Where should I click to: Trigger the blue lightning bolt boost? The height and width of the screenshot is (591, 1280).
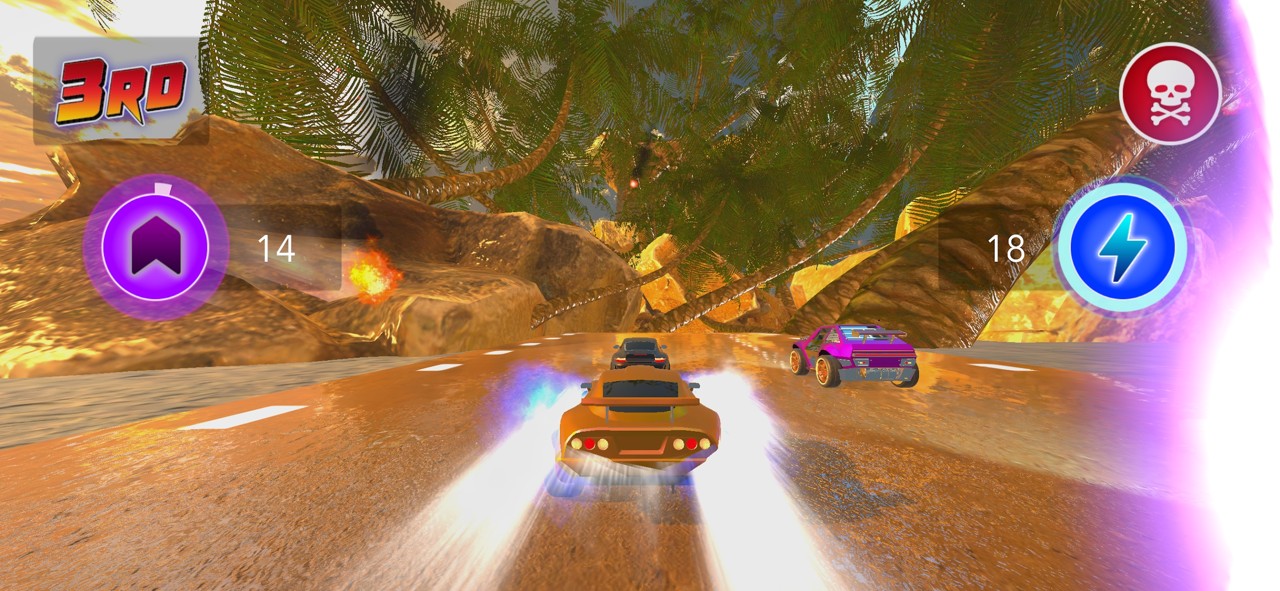1121,247
